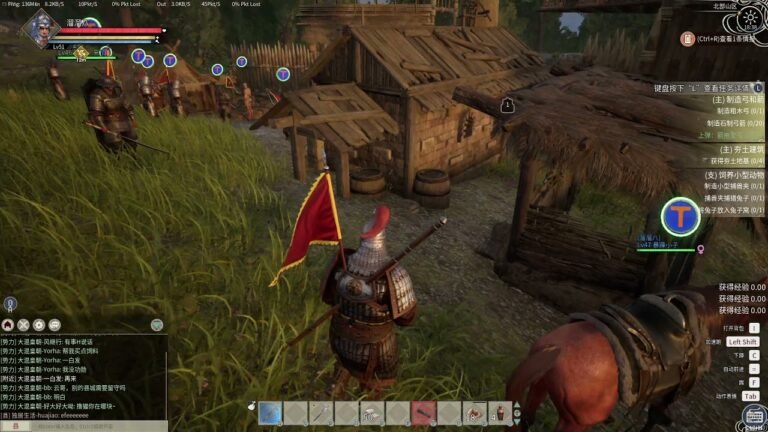Select the blue item in the hotbar

coord(269,412)
